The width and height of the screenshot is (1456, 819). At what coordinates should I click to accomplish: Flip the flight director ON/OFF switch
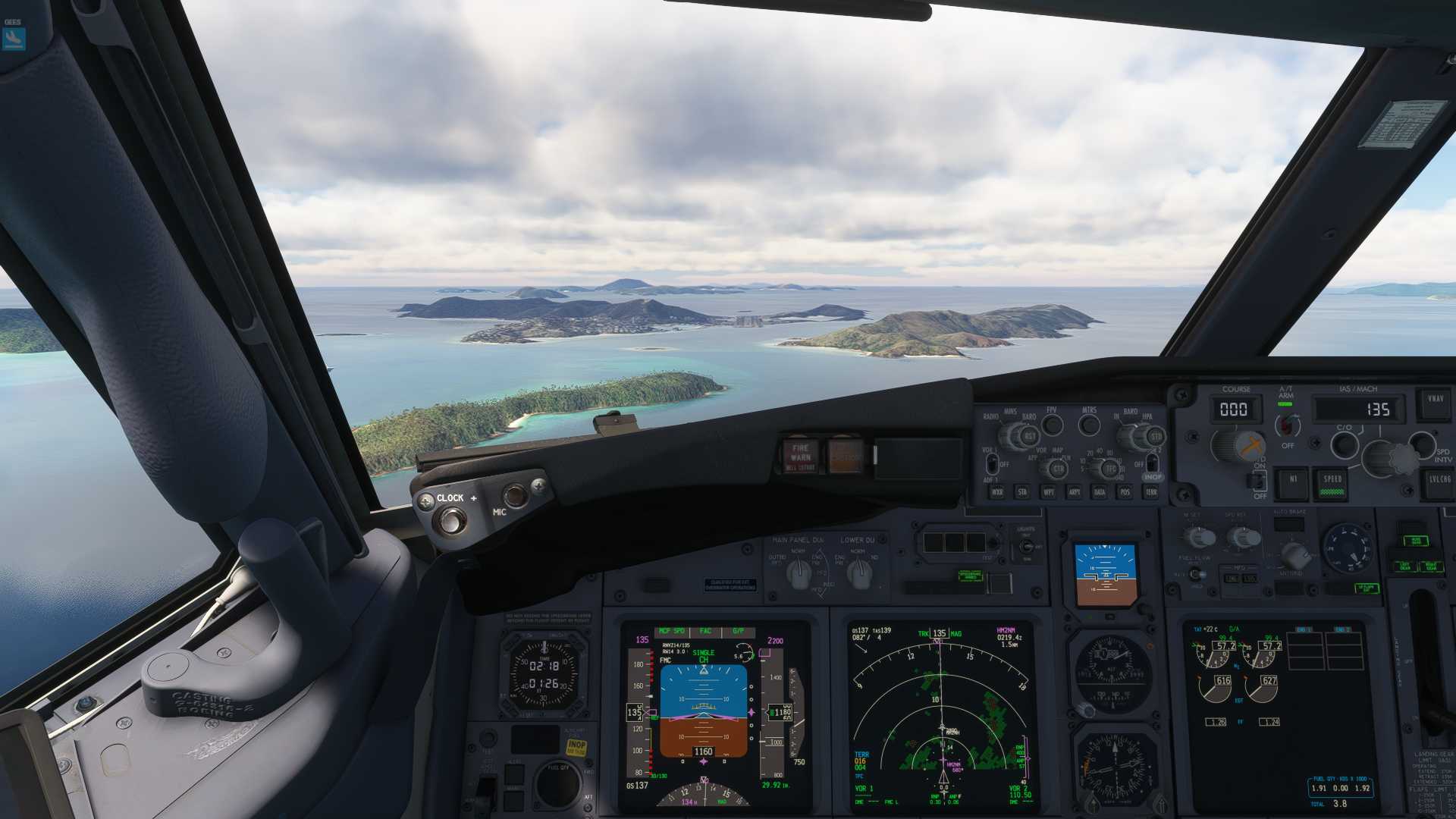click(1258, 479)
